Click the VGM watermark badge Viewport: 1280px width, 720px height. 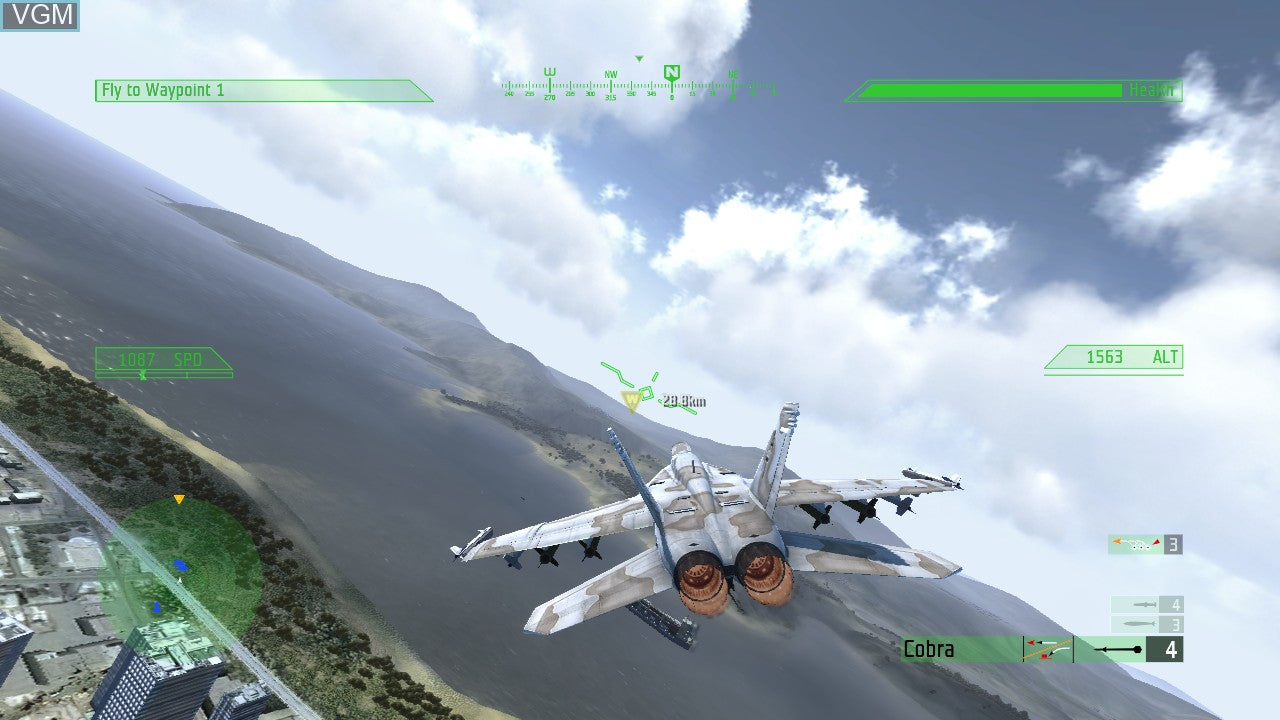(x=40, y=15)
